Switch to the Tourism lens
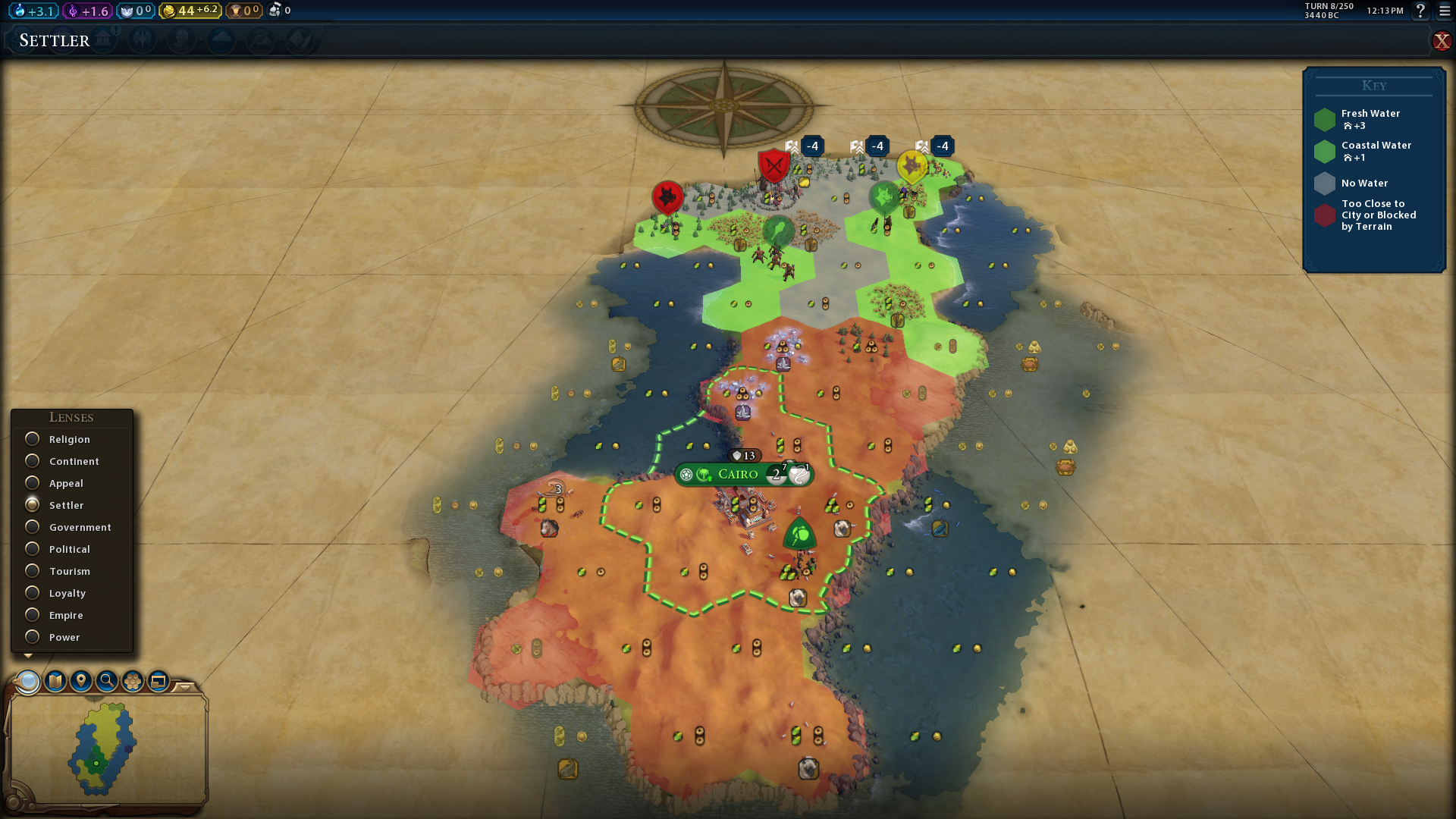Image resolution: width=1456 pixels, height=819 pixels. pyautogui.click(x=33, y=571)
